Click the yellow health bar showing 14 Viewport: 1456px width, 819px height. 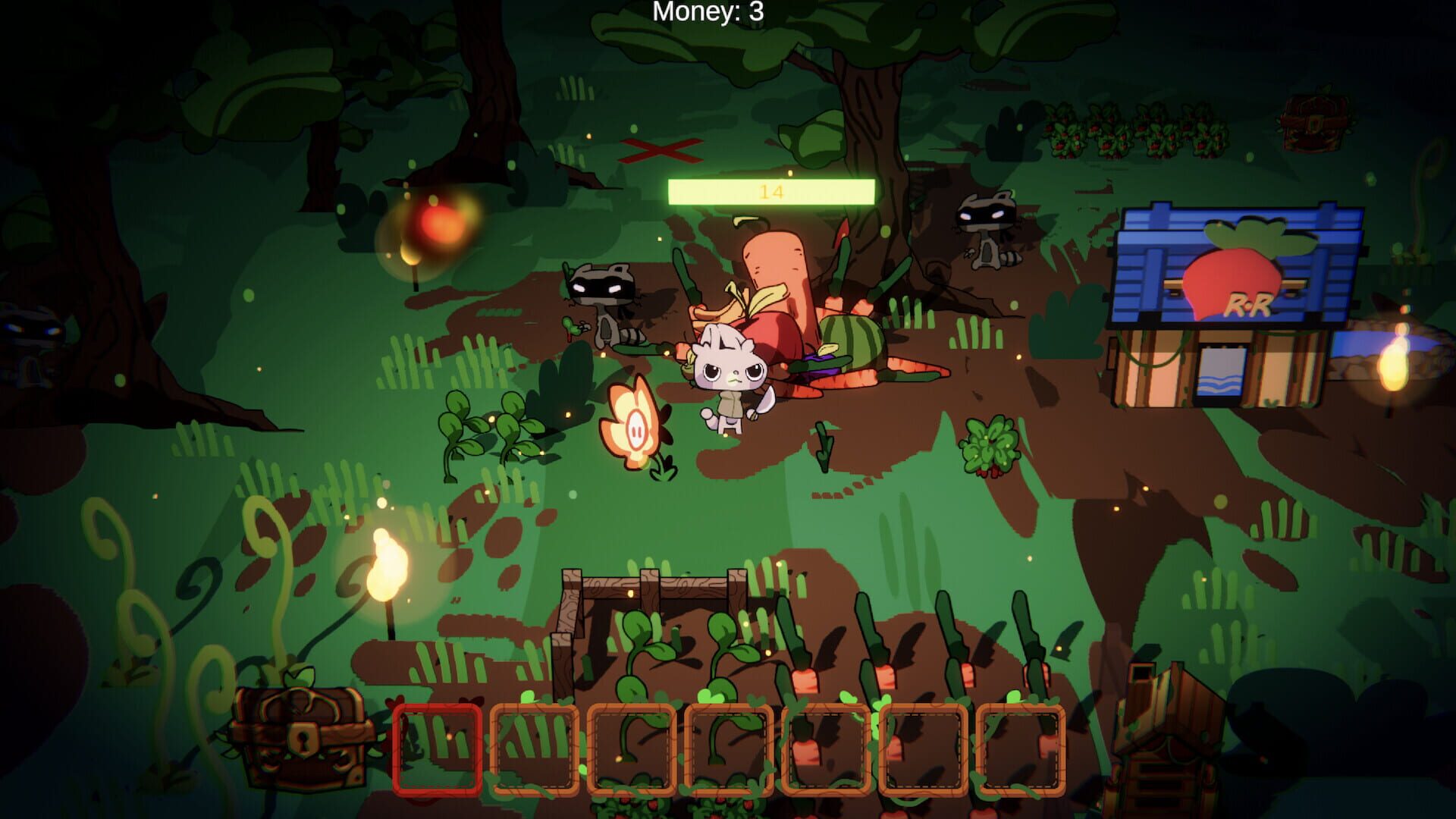click(x=773, y=191)
